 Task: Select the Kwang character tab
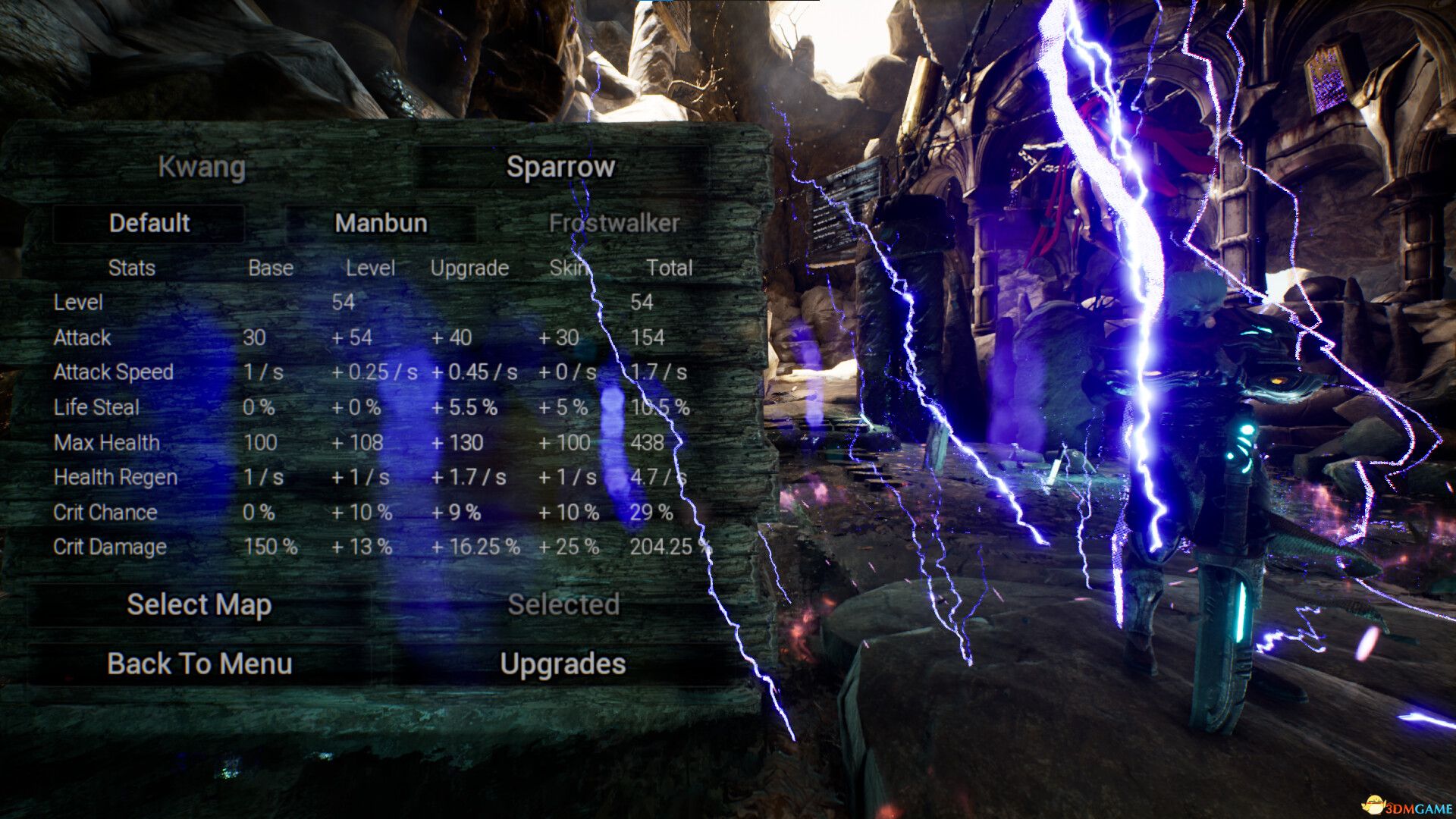point(202,167)
